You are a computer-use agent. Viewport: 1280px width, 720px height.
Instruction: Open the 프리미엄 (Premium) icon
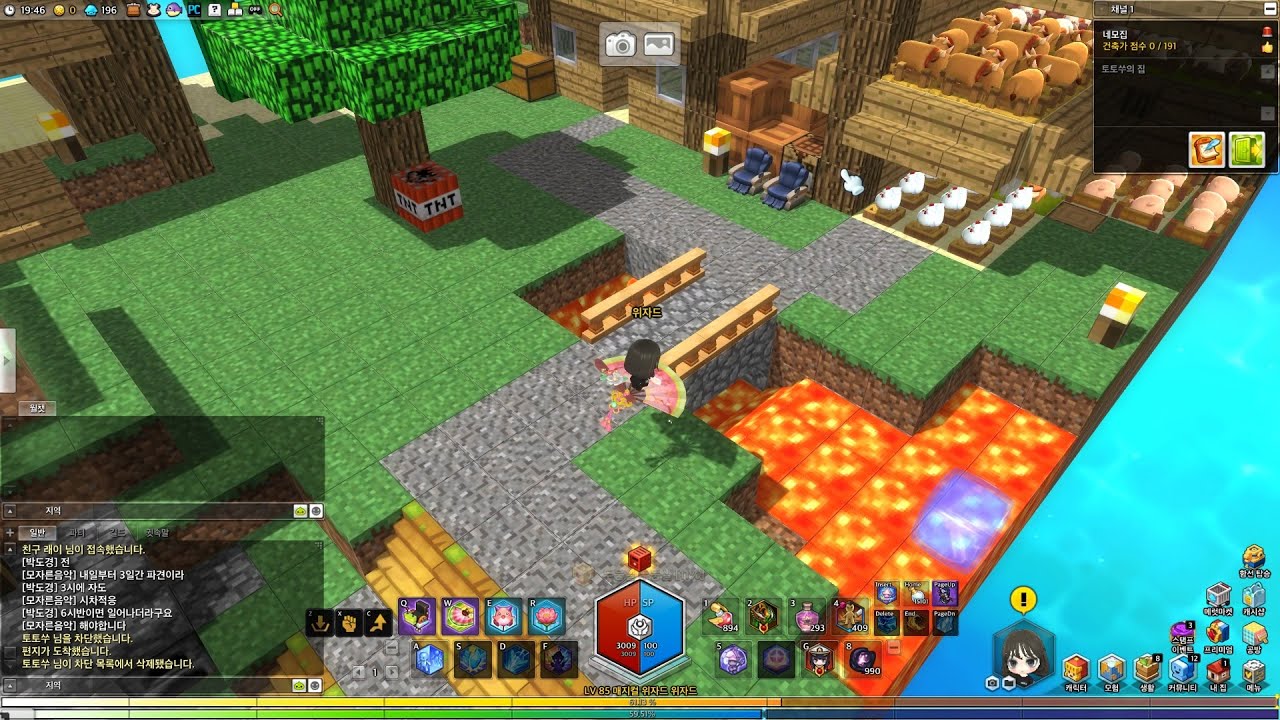(x=1218, y=634)
